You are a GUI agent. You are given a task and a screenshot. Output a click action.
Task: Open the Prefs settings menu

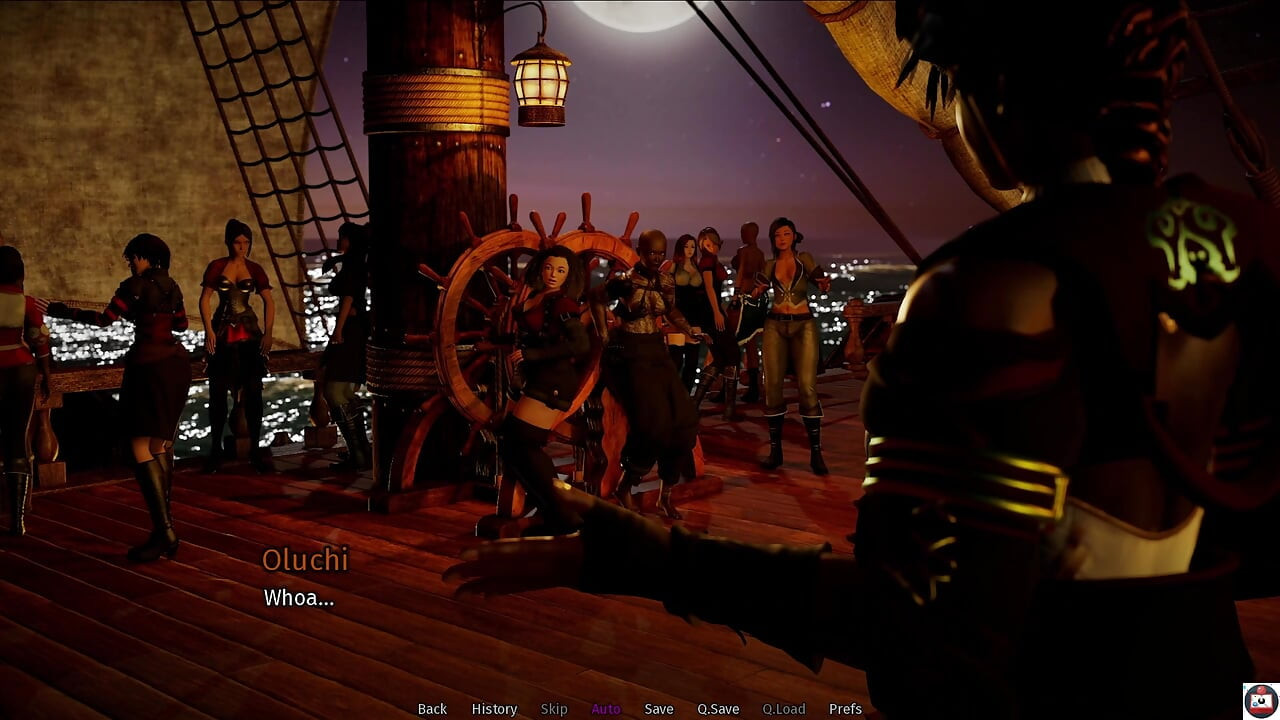(845, 709)
